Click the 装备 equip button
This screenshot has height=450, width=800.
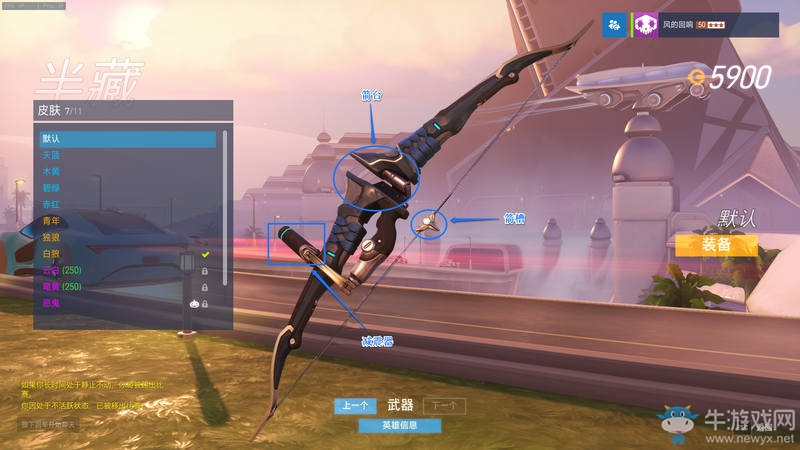(715, 244)
